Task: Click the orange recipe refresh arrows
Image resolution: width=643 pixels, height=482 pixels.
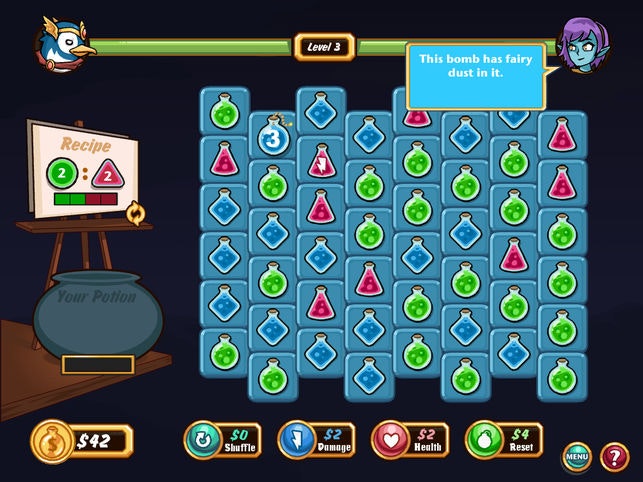Action: pyautogui.click(x=134, y=212)
